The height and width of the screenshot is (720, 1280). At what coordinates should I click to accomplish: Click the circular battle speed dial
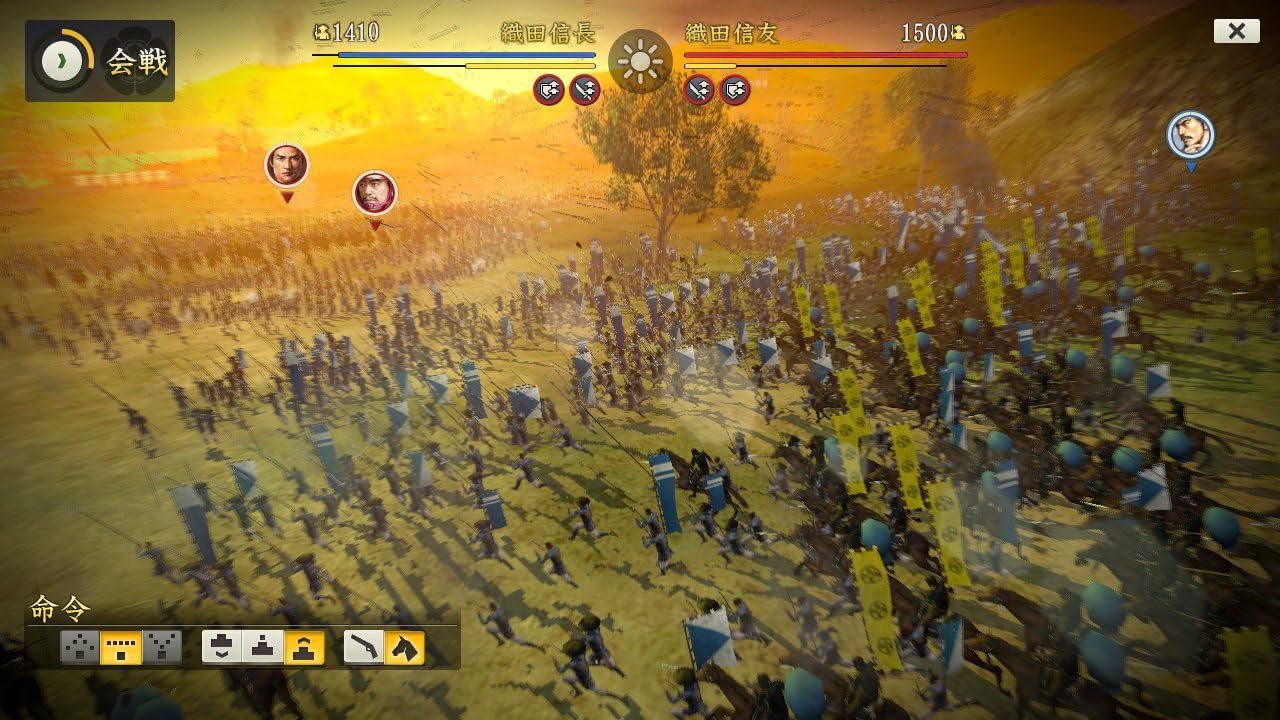(62, 61)
